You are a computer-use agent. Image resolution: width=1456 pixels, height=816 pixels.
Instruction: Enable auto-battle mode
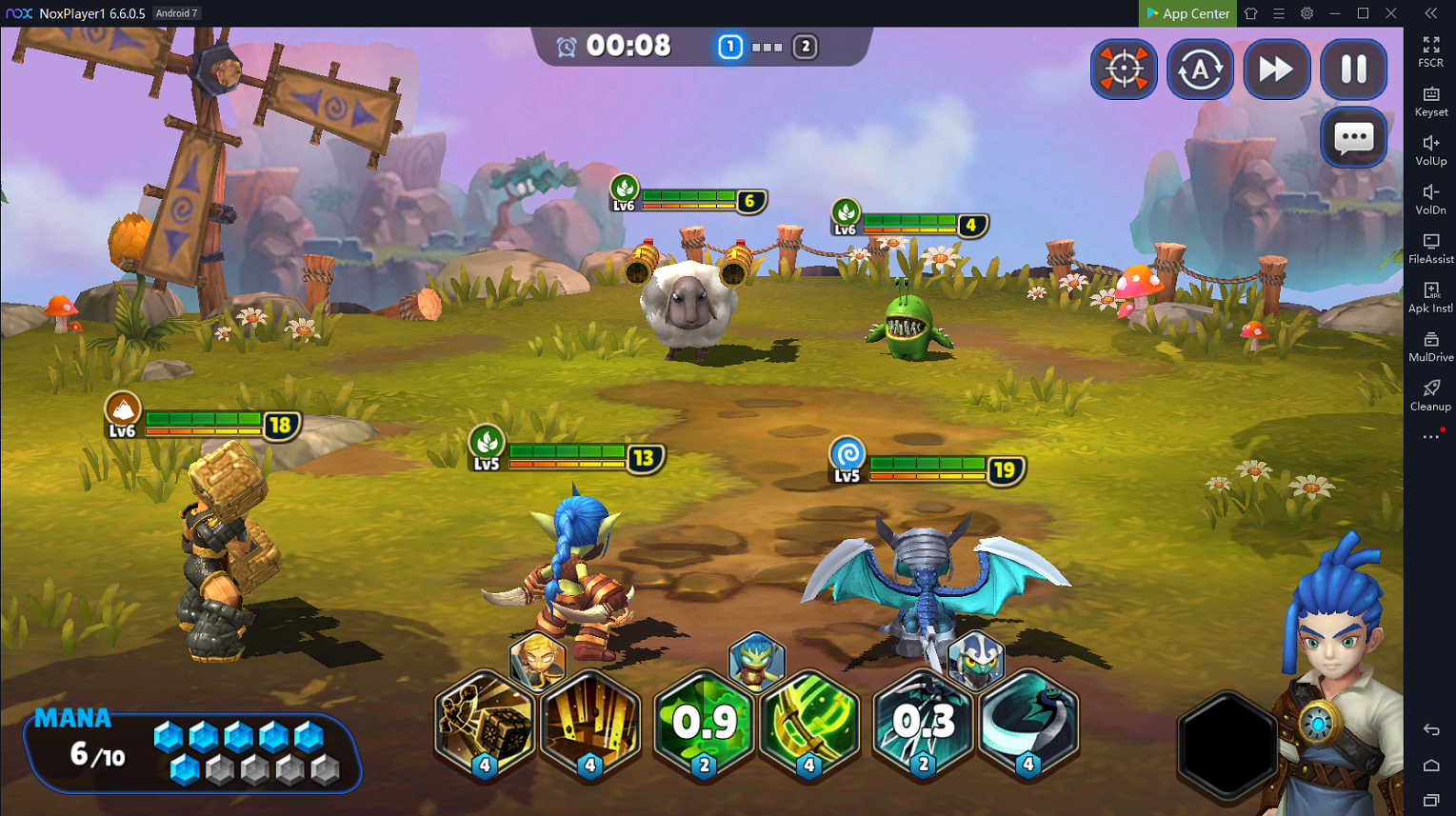click(x=1200, y=70)
